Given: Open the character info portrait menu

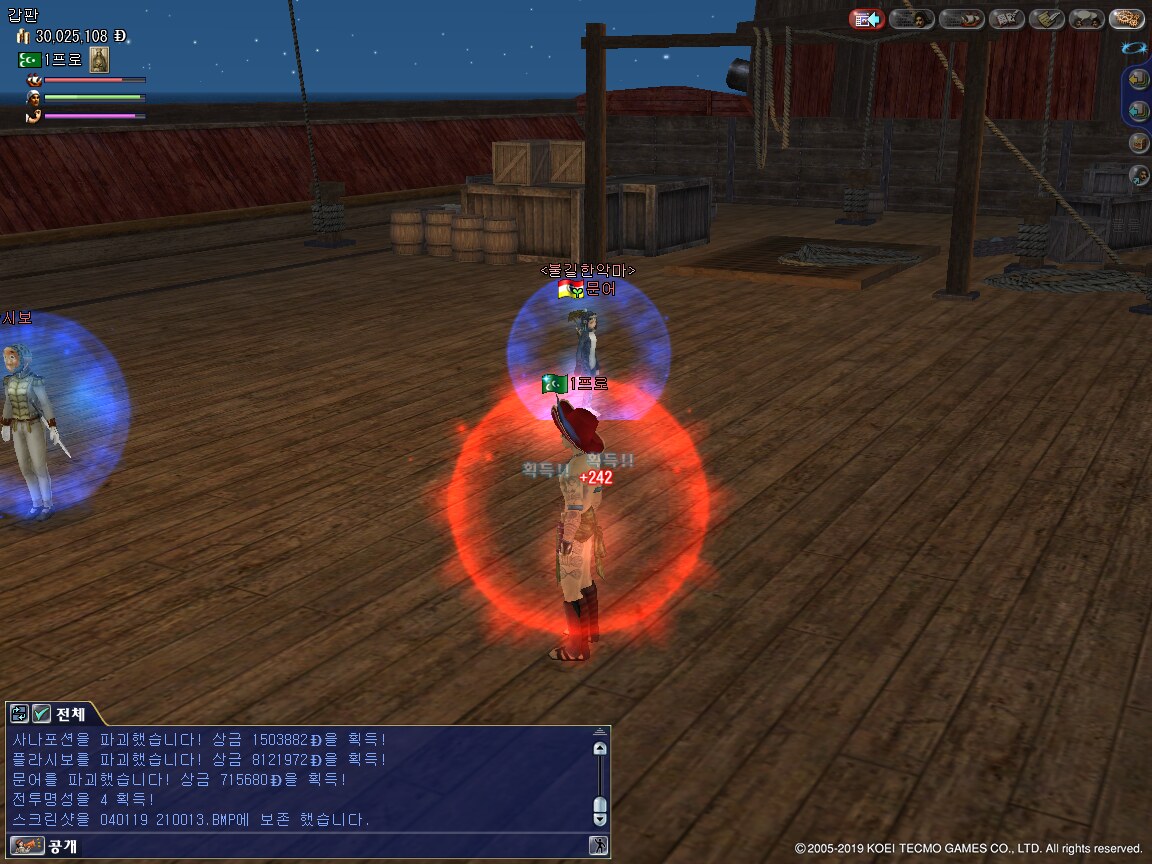Looking at the screenshot, I should pos(910,19).
